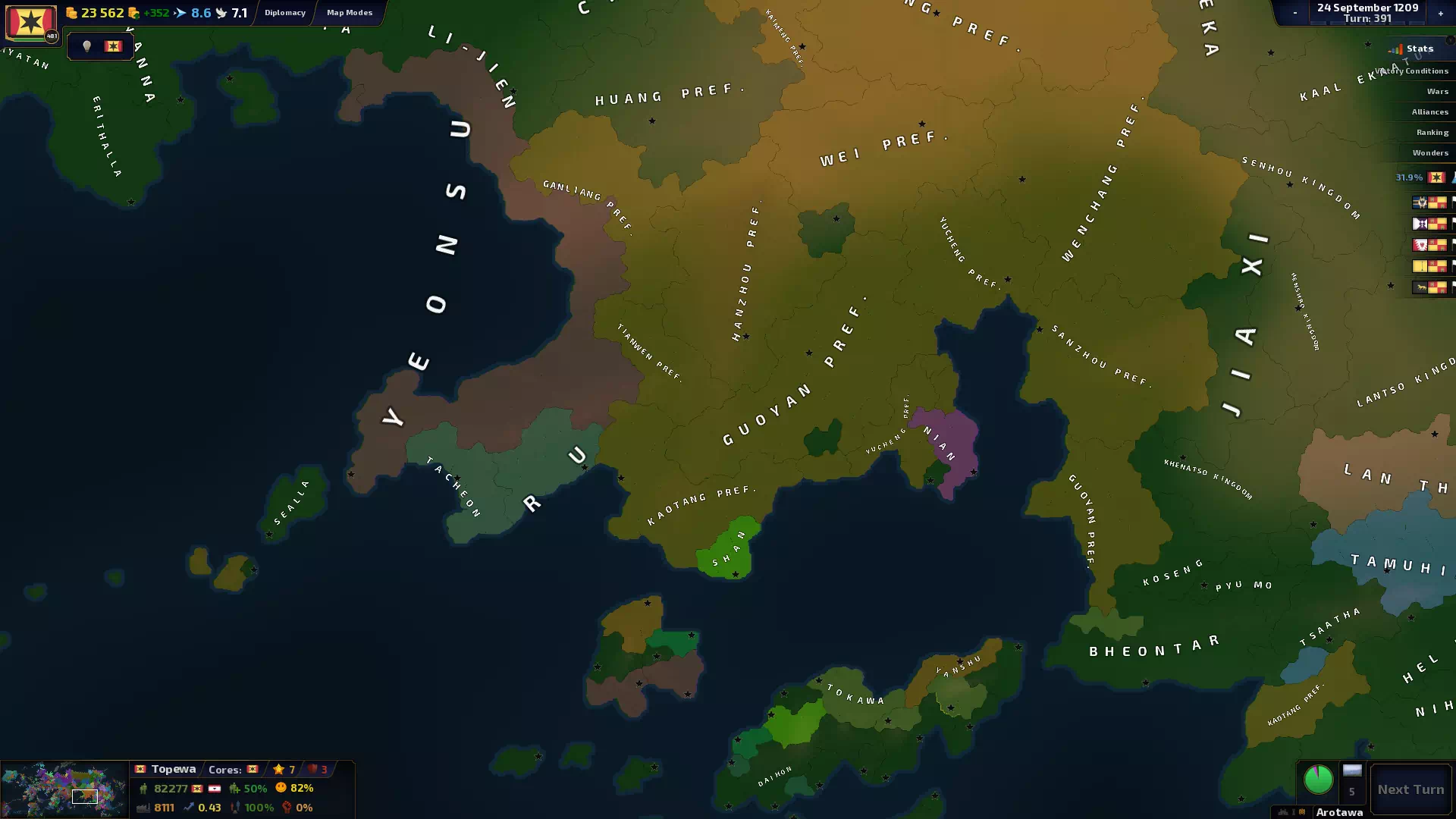
Task: Select the 31.9% player flag row
Action: (x=1422, y=177)
